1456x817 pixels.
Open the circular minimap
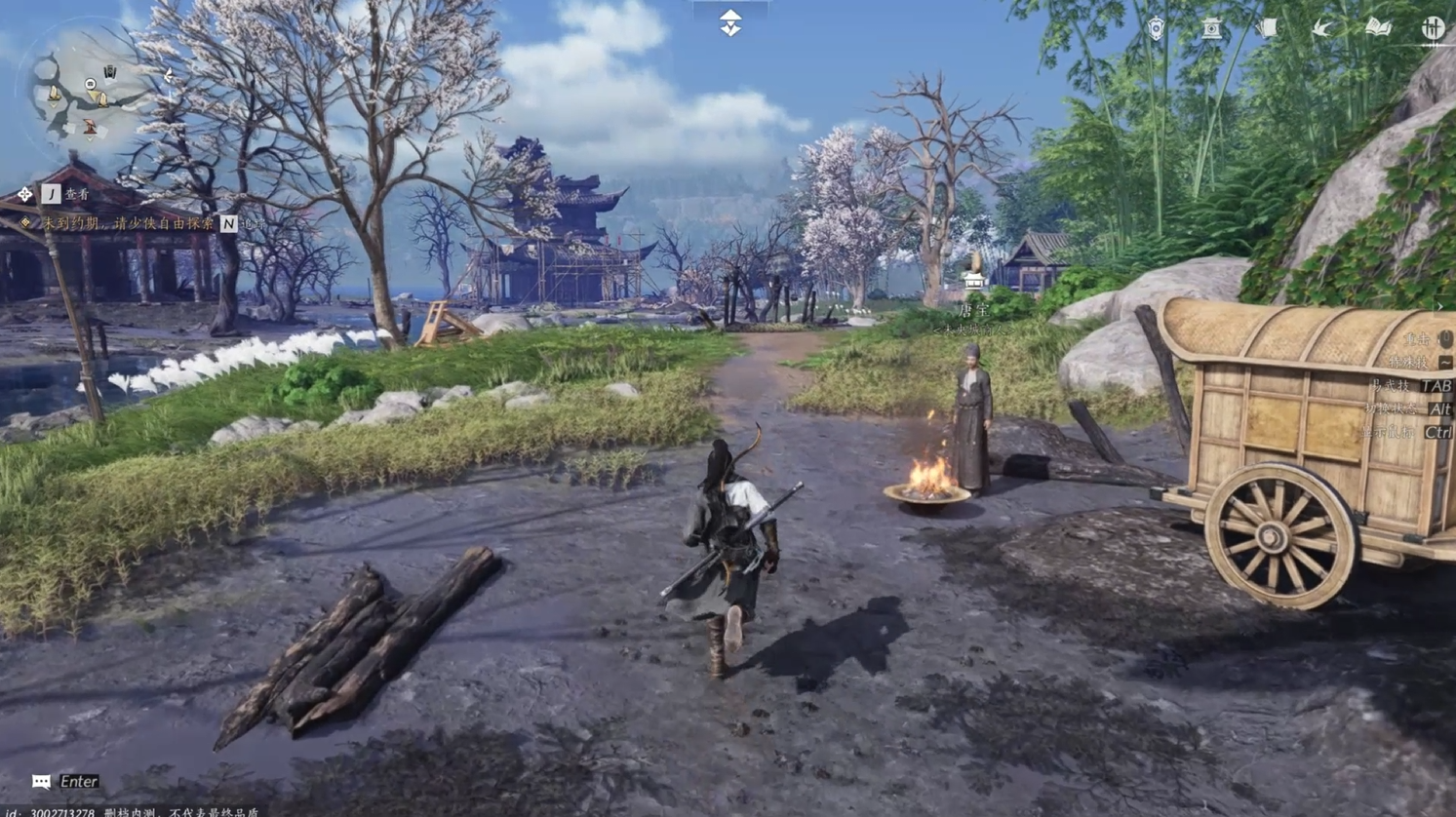click(86, 91)
